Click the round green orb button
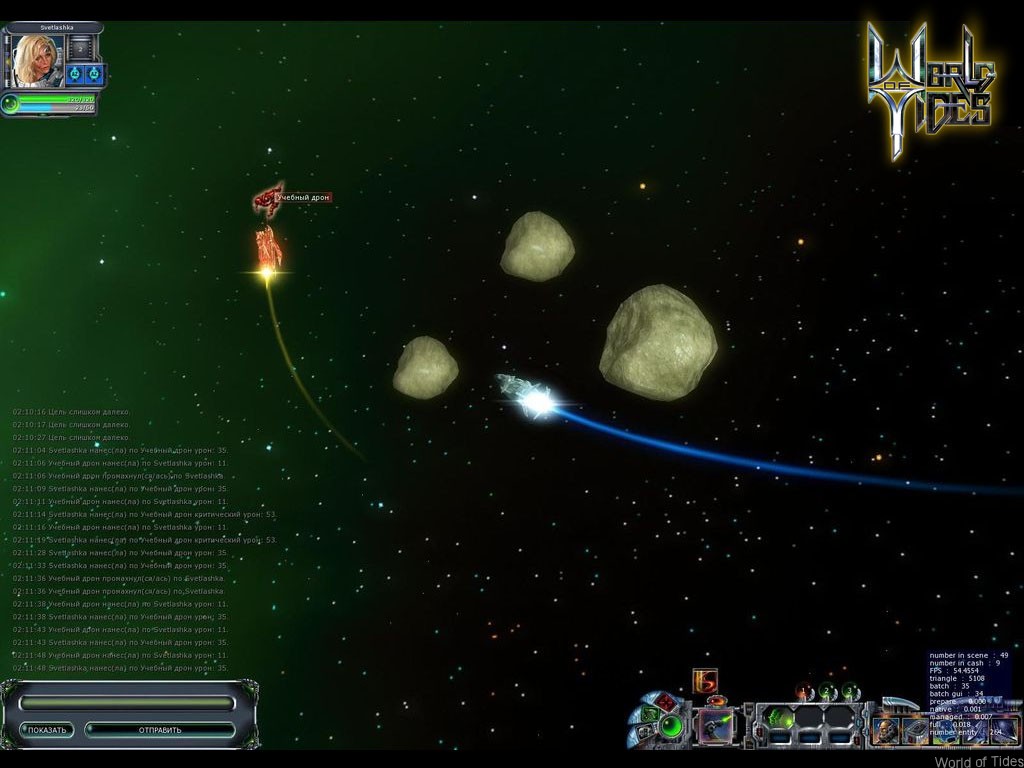 [671, 725]
